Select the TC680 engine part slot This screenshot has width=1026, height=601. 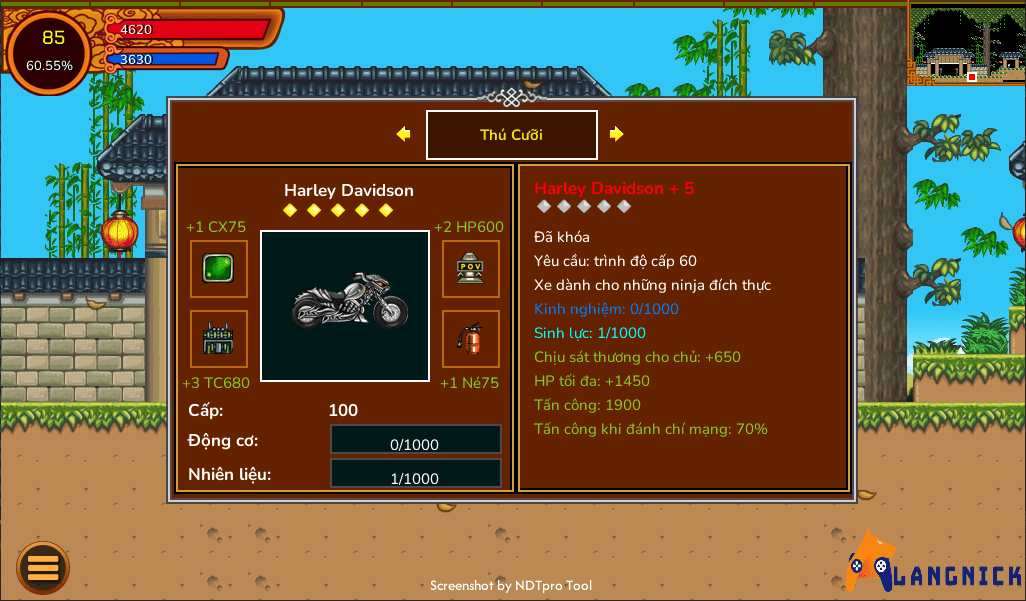[x=219, y=339]
